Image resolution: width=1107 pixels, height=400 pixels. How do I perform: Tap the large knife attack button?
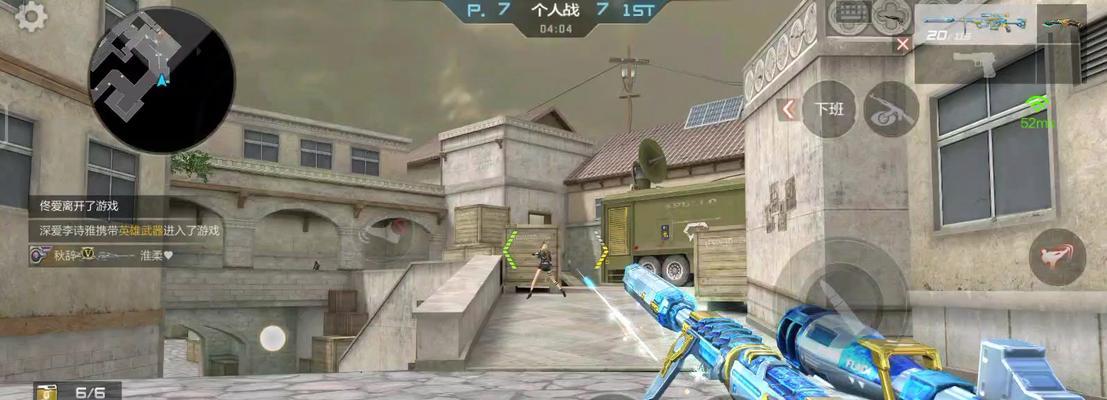point(842,293)
